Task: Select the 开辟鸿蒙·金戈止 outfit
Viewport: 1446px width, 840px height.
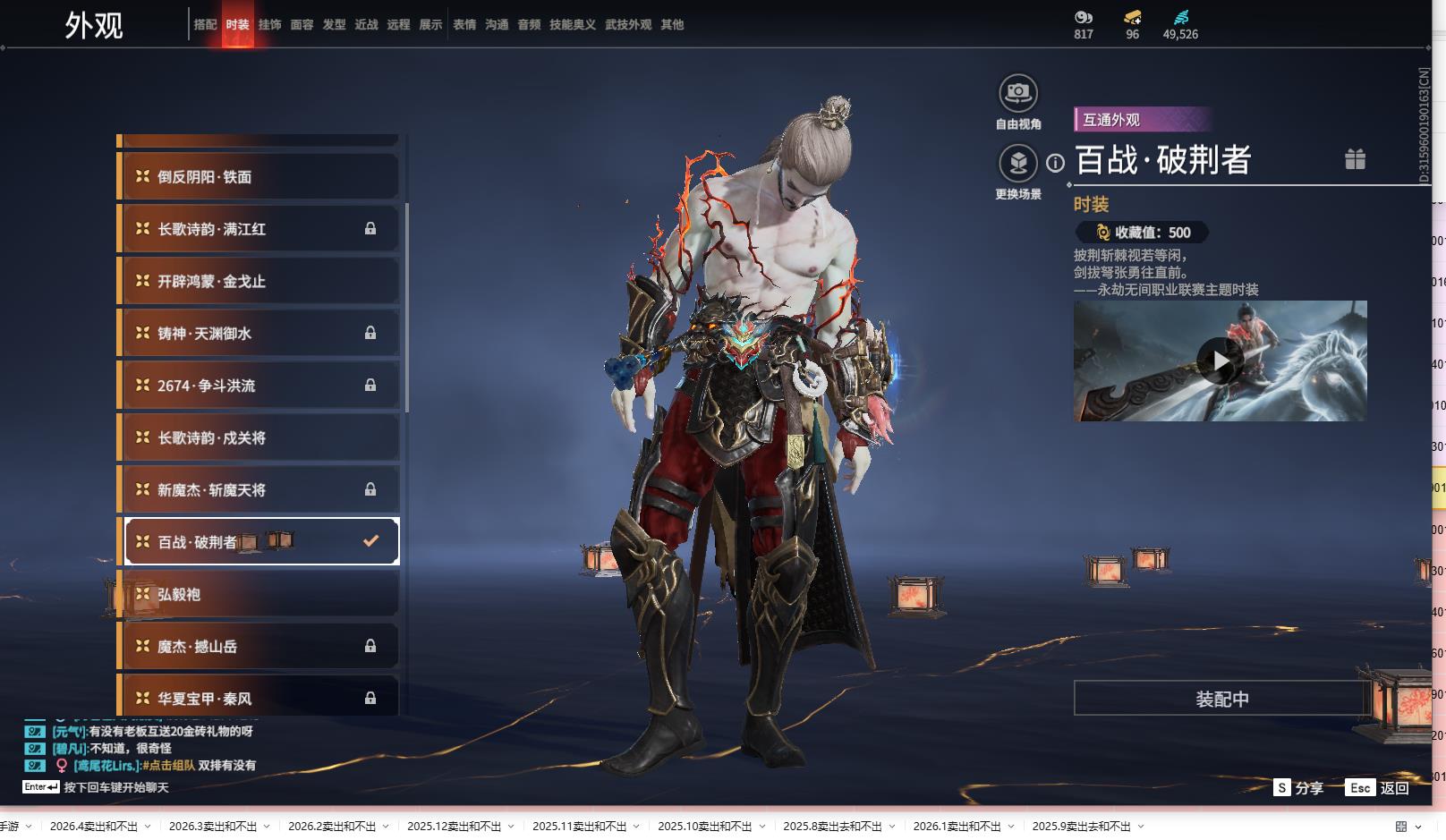Action: pos(259,281)
